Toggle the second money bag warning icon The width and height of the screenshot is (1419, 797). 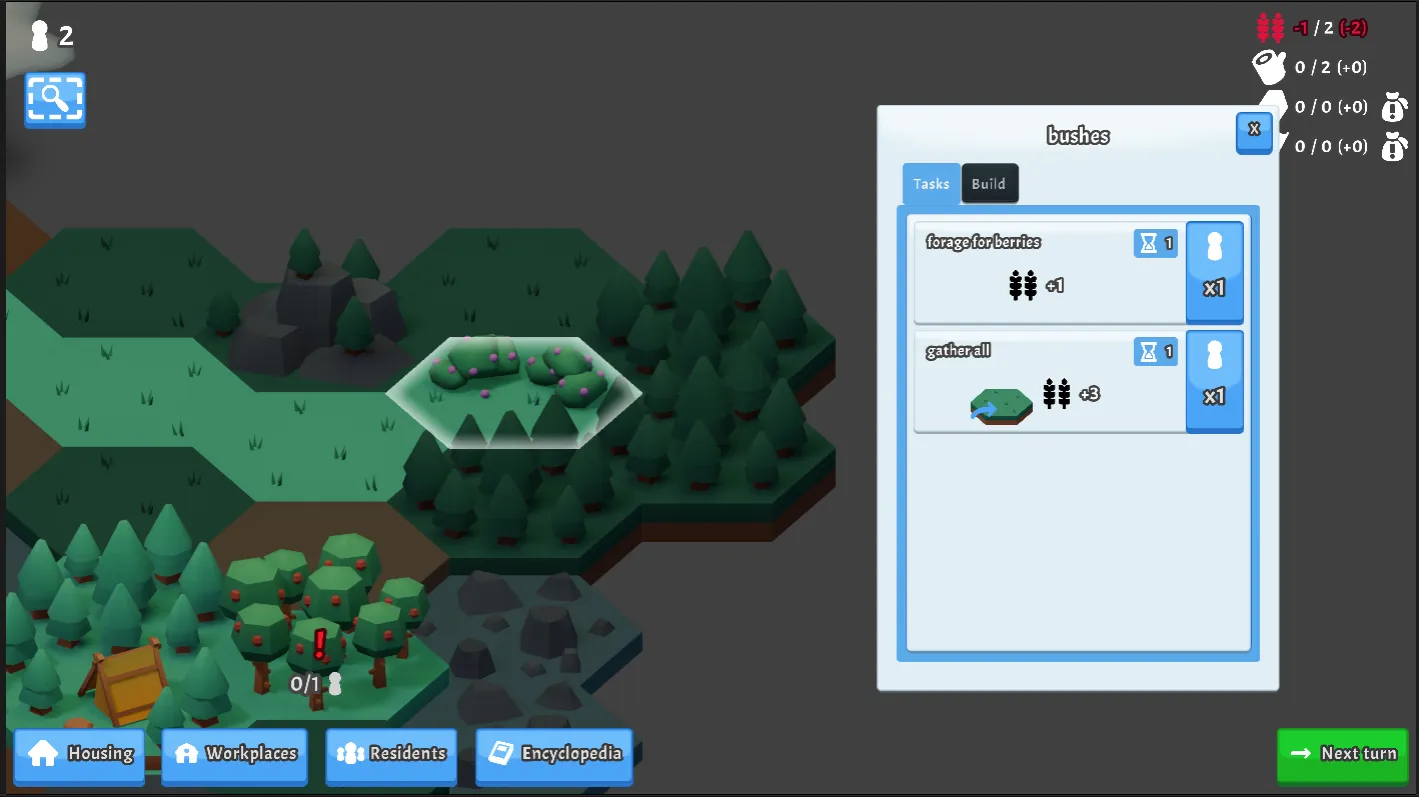click(1395, 146)
